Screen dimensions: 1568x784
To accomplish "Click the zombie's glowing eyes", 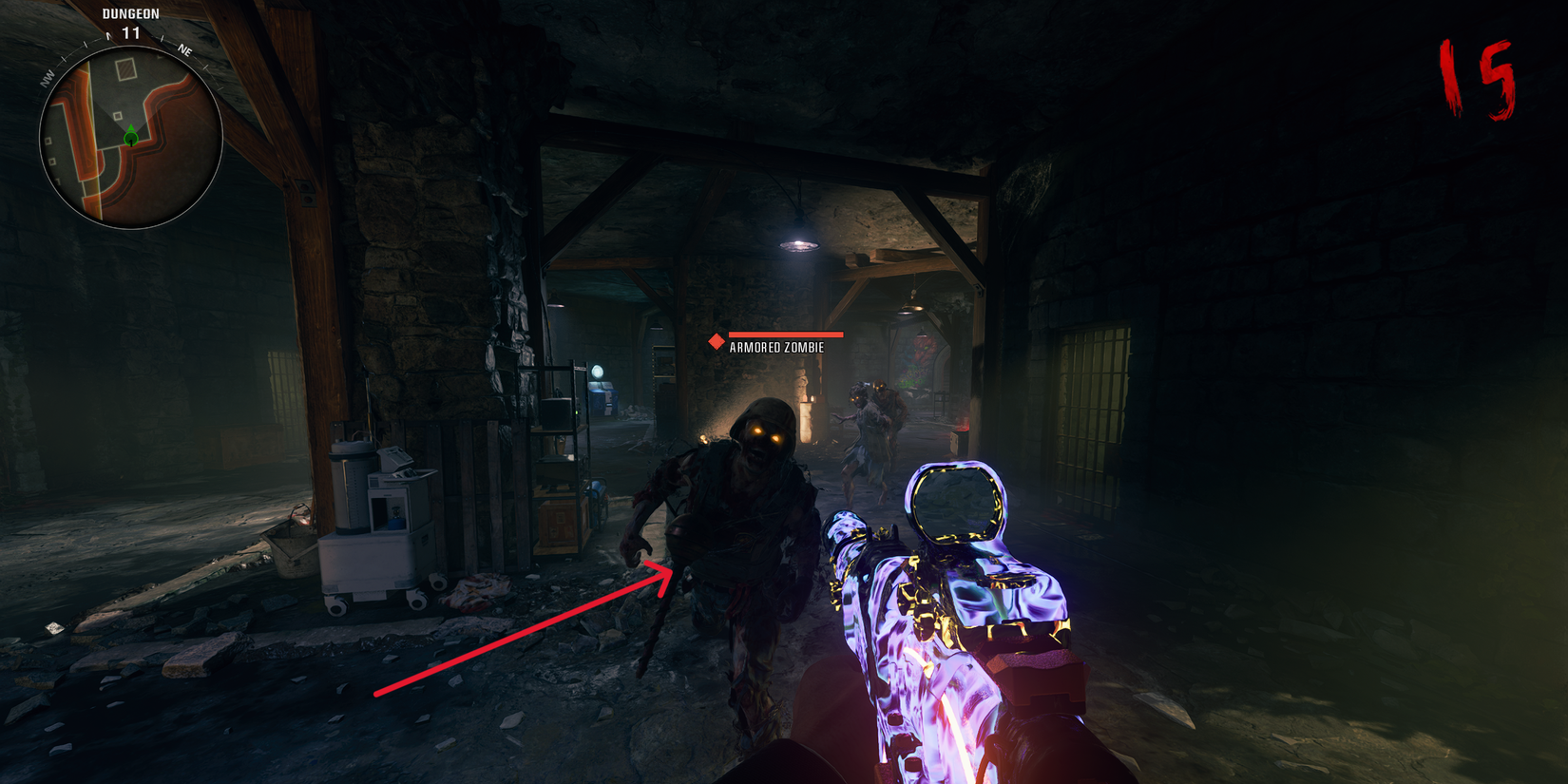I will click(x=765, y=433).
